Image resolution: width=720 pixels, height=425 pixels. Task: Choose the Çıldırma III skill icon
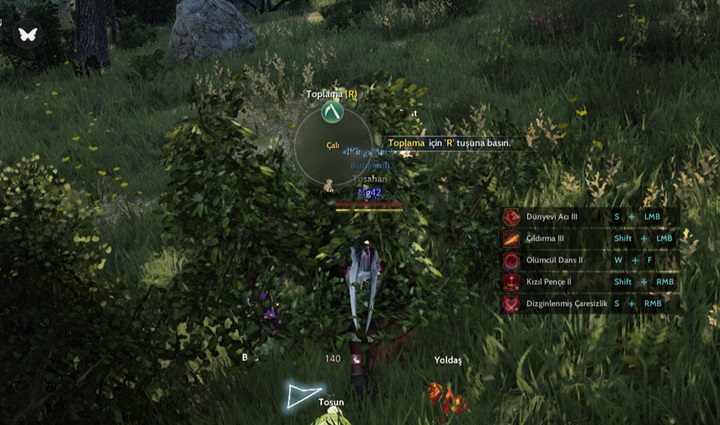(x=512, y=239)
